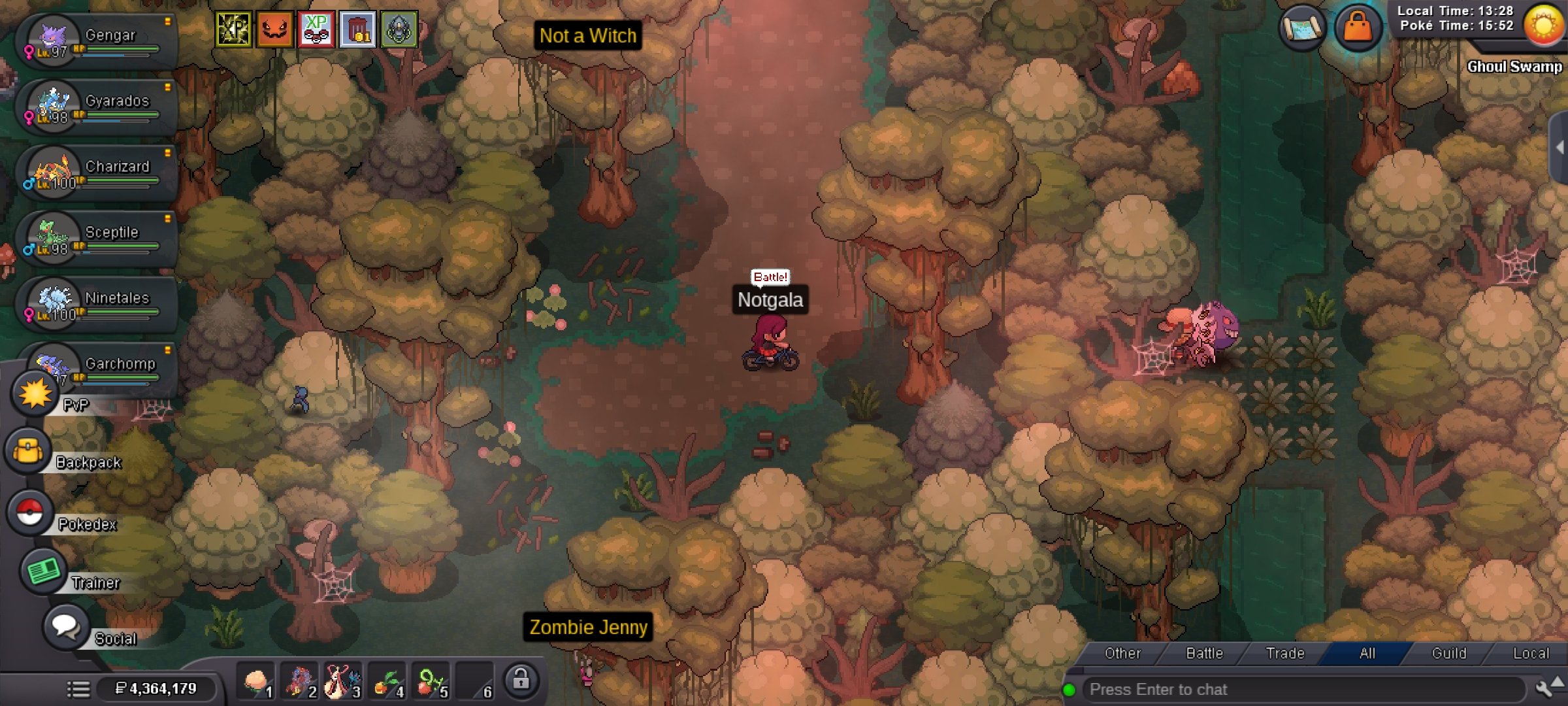Open the Social menu
This screenshot has height=706, width=1568.
click(x=65, y=626)
